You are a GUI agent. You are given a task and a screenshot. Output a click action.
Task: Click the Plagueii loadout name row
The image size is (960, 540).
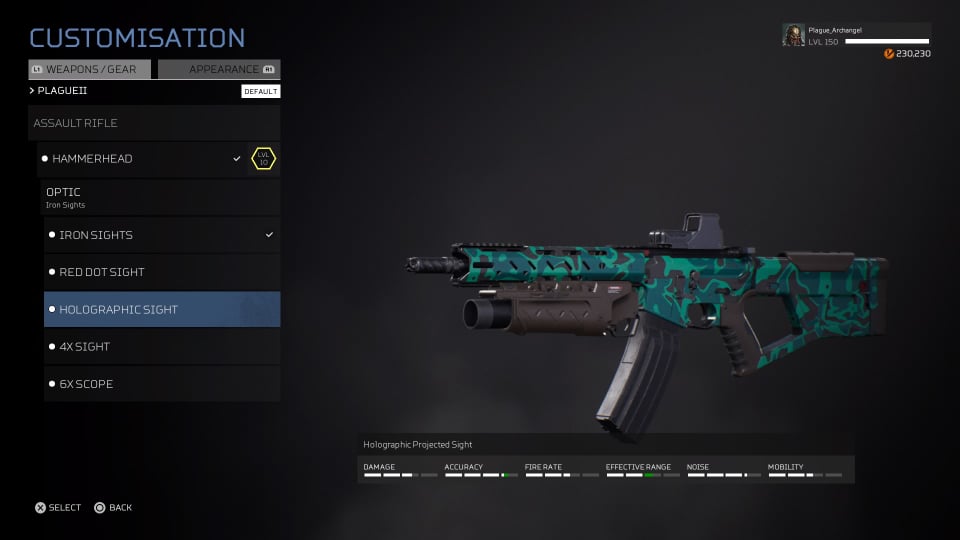130,91
